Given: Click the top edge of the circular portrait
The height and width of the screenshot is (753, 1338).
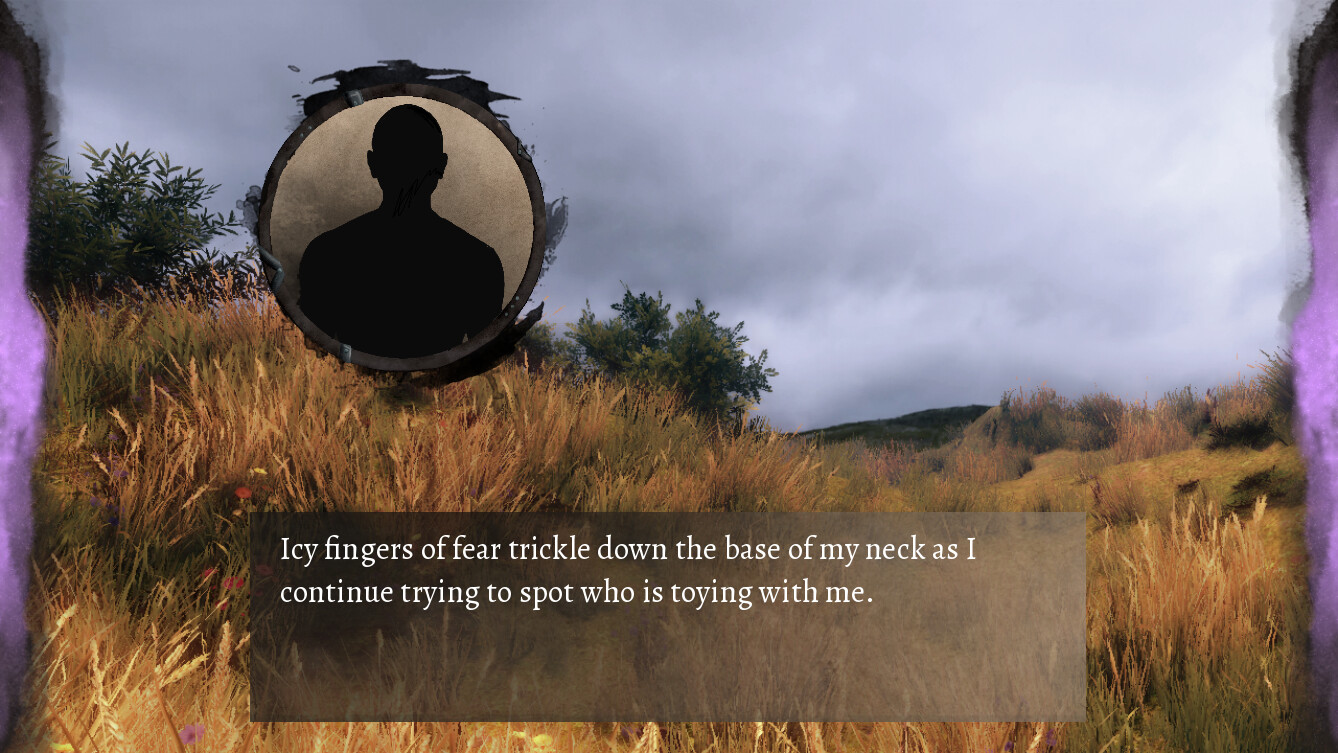Looking at the screenshot, I should pos(405,95).
